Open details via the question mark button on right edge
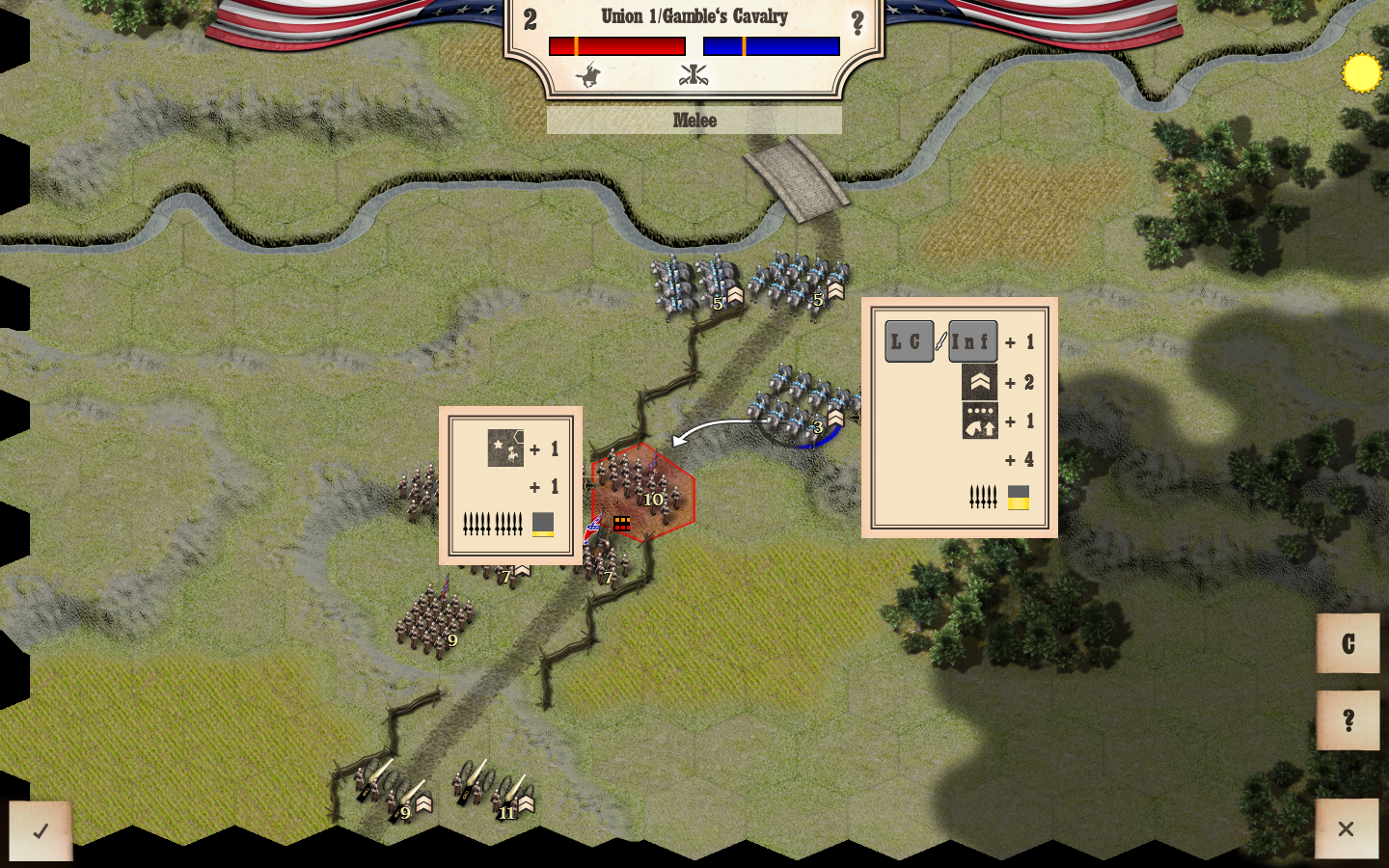 click(1348, 718)
